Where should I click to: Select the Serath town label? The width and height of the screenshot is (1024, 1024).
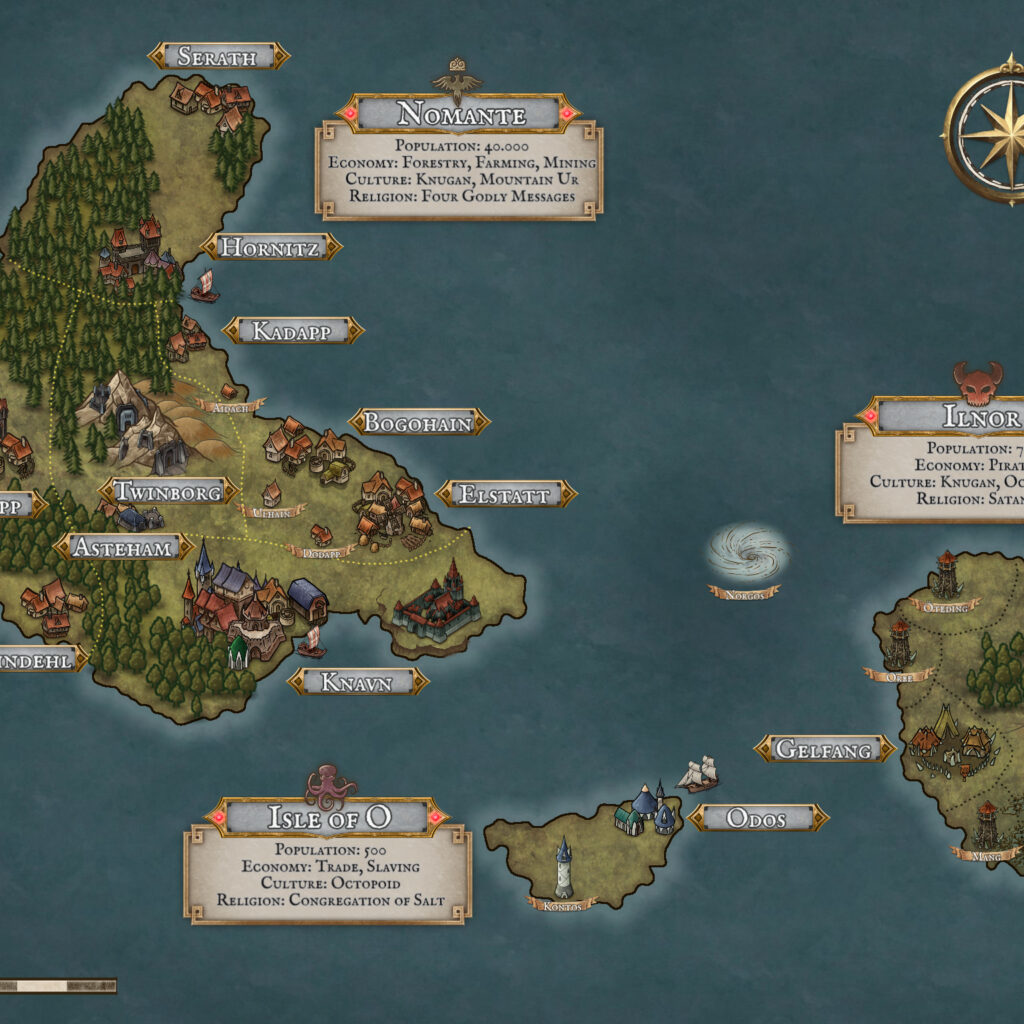218,57
